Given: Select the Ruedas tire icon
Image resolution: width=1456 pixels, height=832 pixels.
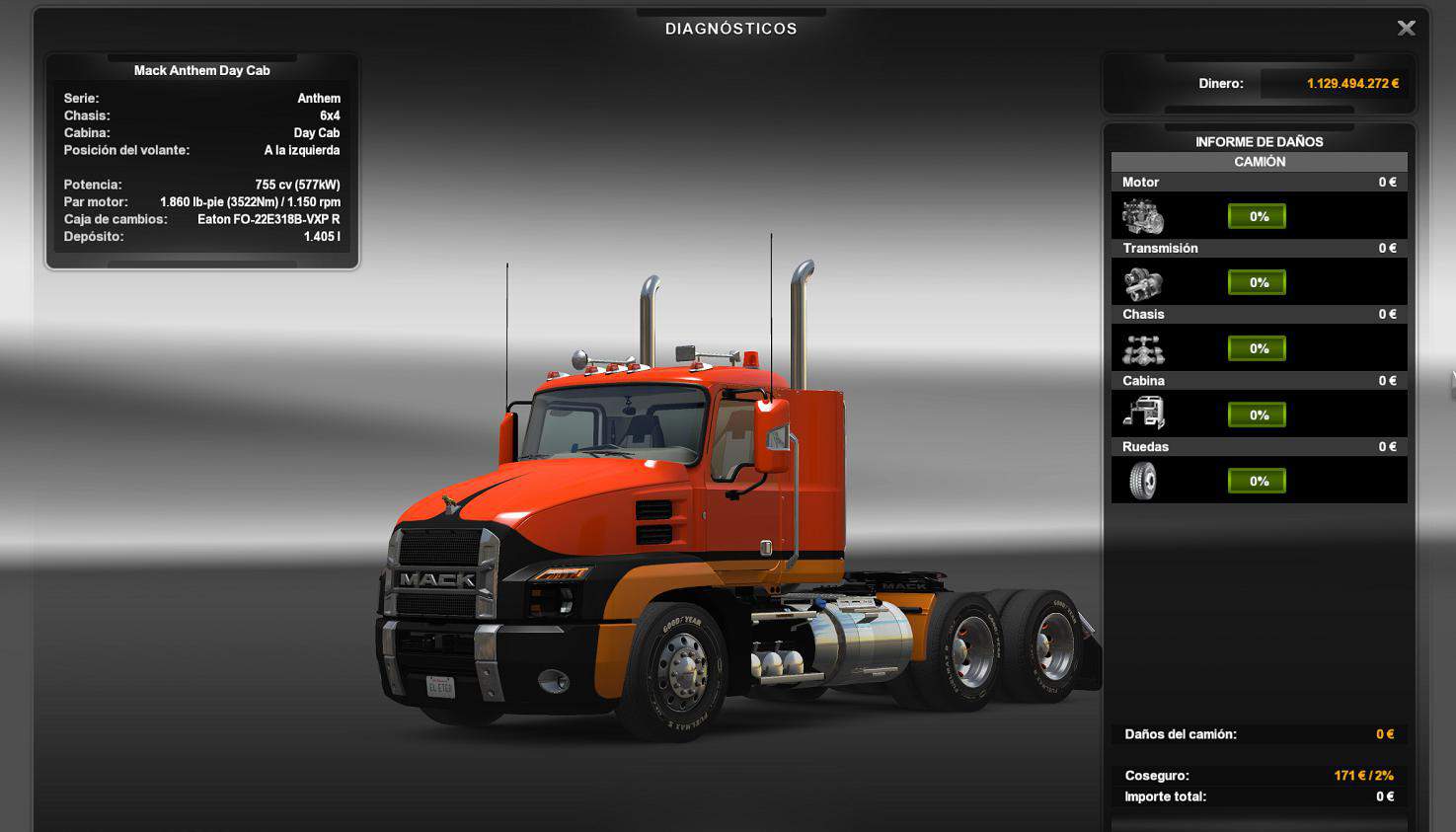Looking at the screenshot, I should pos(1143,481).
